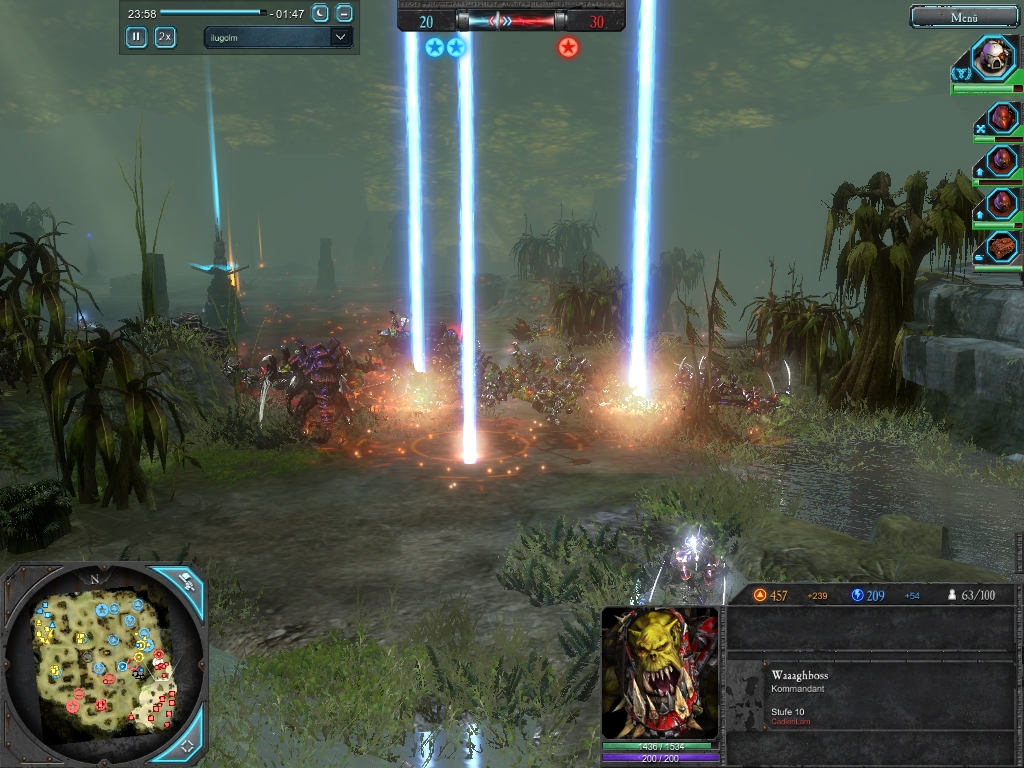The width and height of the screenshot is (1024, 768).
Task: Toggle the moon icon button in replay panel
Action: coord(320,13)
